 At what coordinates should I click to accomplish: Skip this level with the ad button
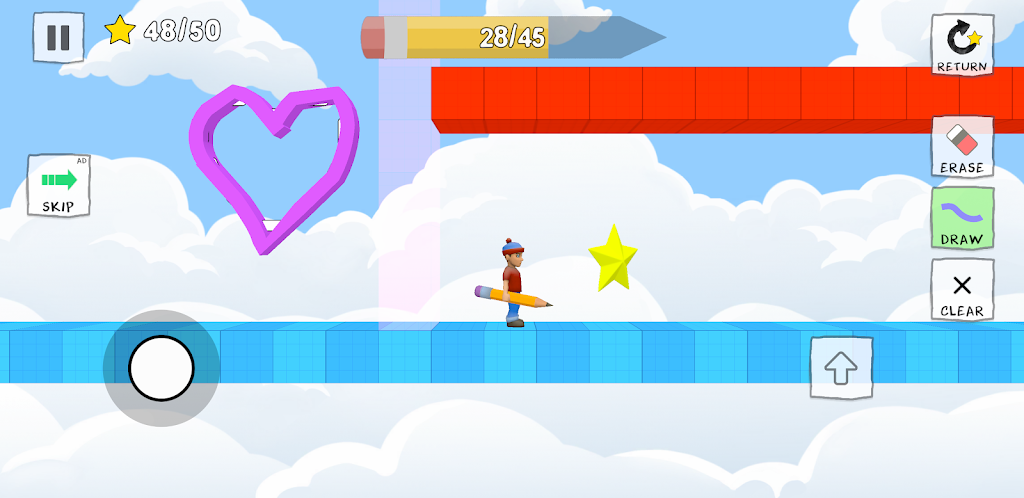point(59,186)
